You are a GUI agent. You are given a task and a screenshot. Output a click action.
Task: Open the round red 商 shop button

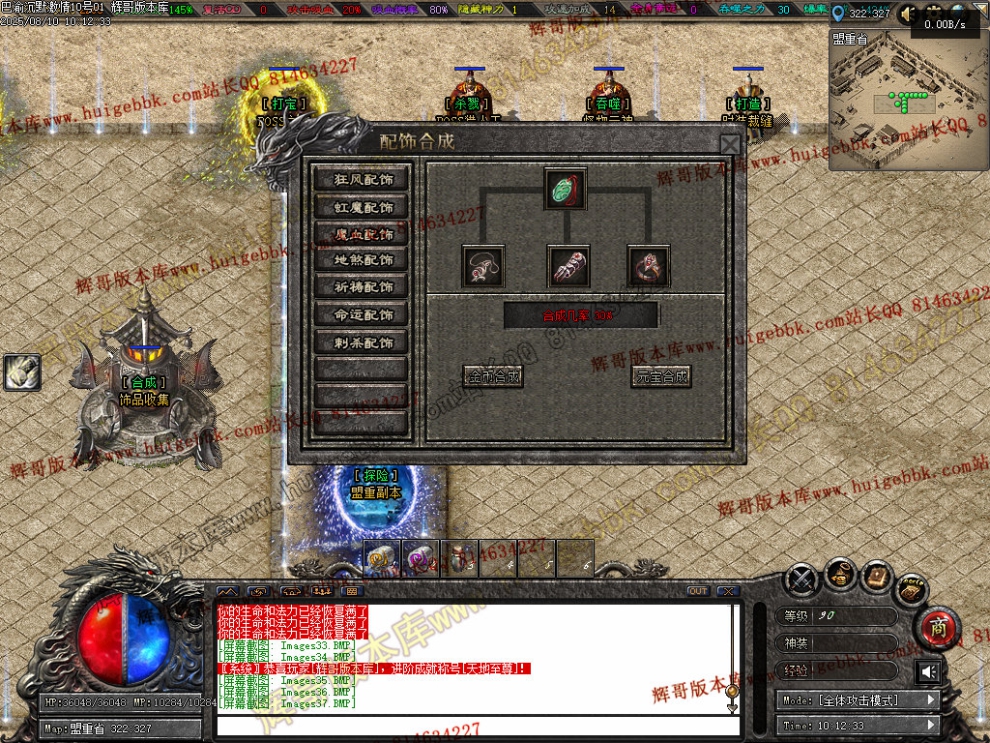point(939,627)
